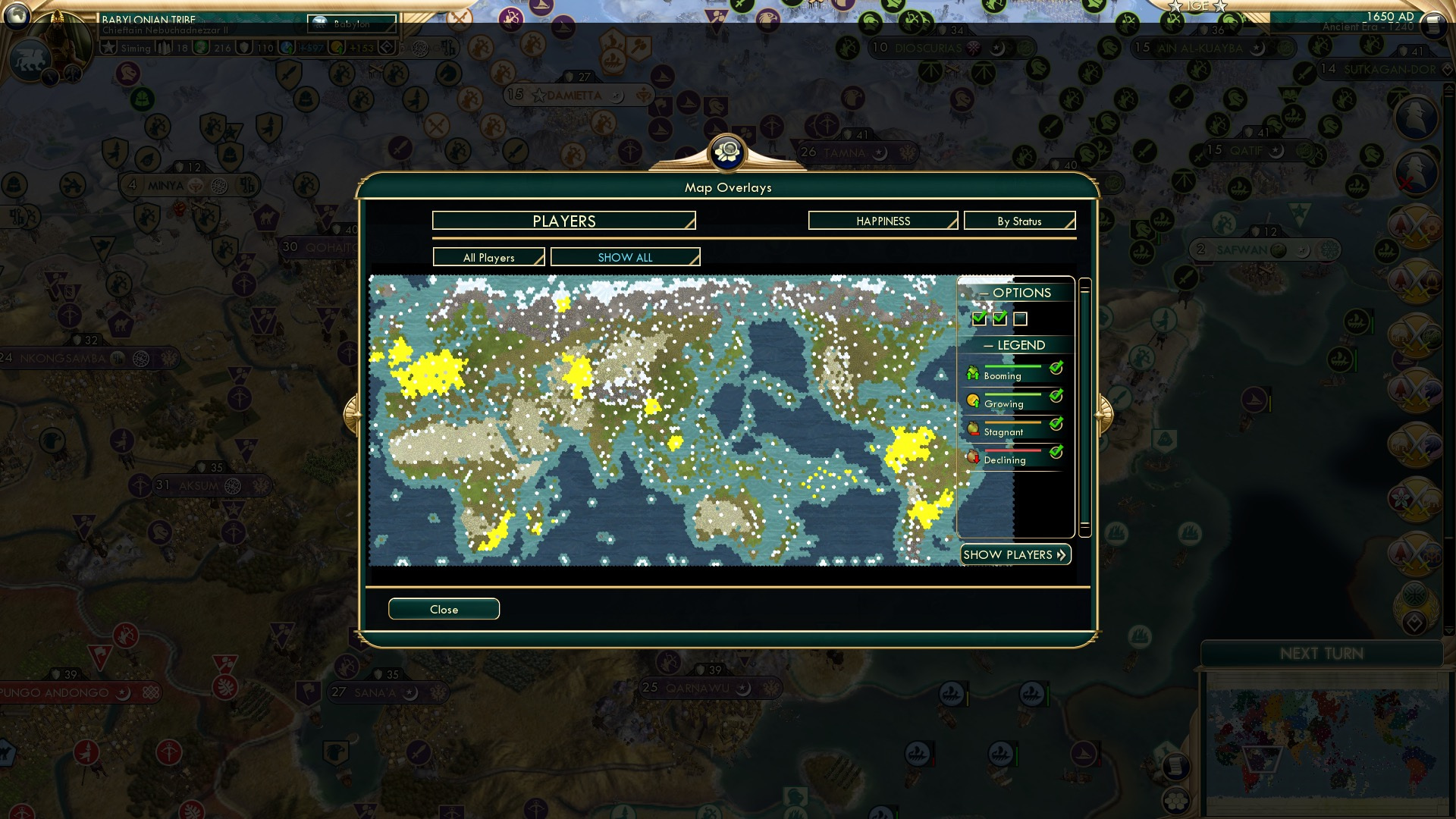
Task: Click the Stagnant apple icon in the legend
Action: click(x=974, y=427)
